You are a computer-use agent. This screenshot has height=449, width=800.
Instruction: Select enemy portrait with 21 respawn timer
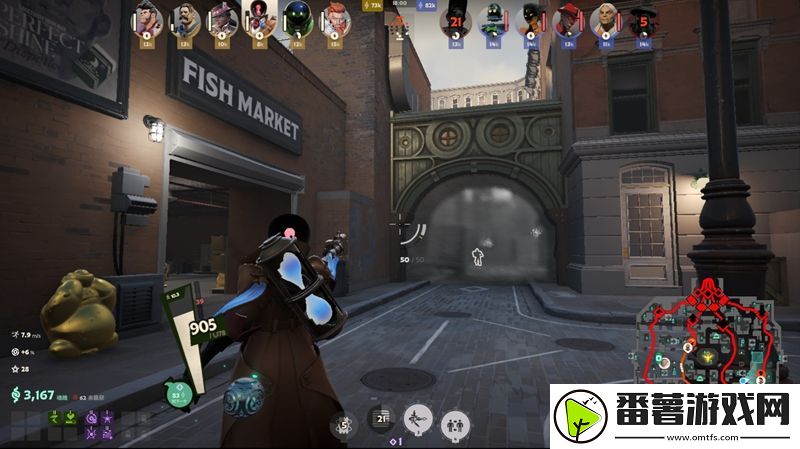click(x=456, y=19)
